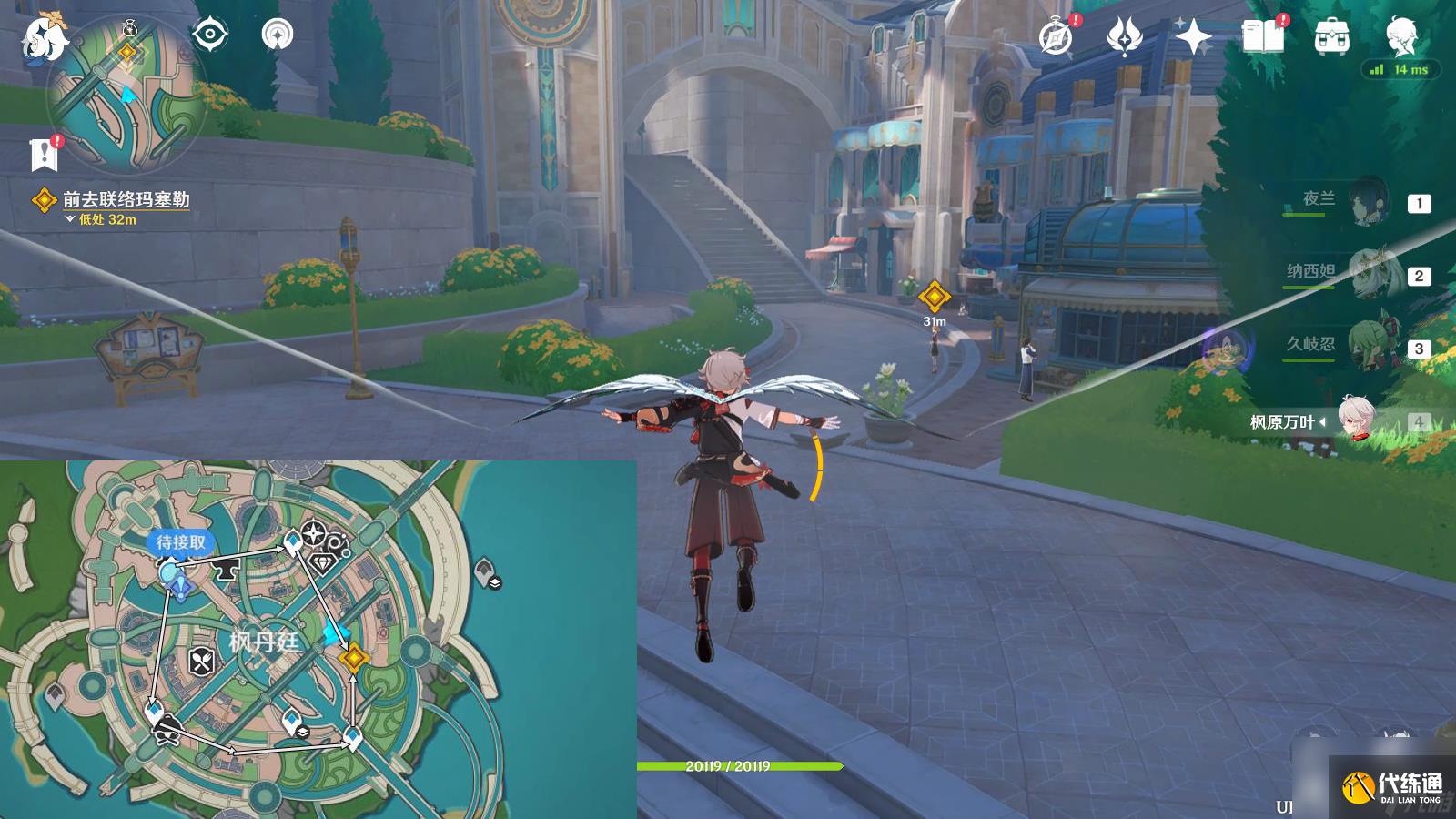Activate the target-shaped icon beside the minimap
1456x819 pixels.
click(210, 35)
